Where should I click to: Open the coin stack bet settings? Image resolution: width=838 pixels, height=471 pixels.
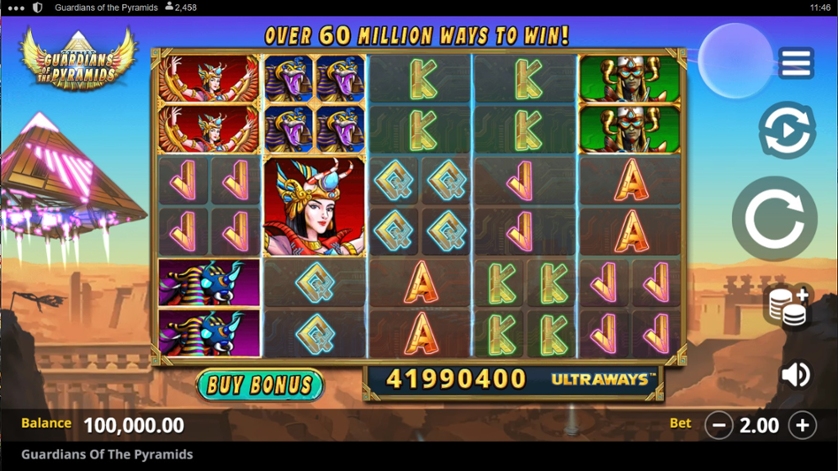point(788,306)
